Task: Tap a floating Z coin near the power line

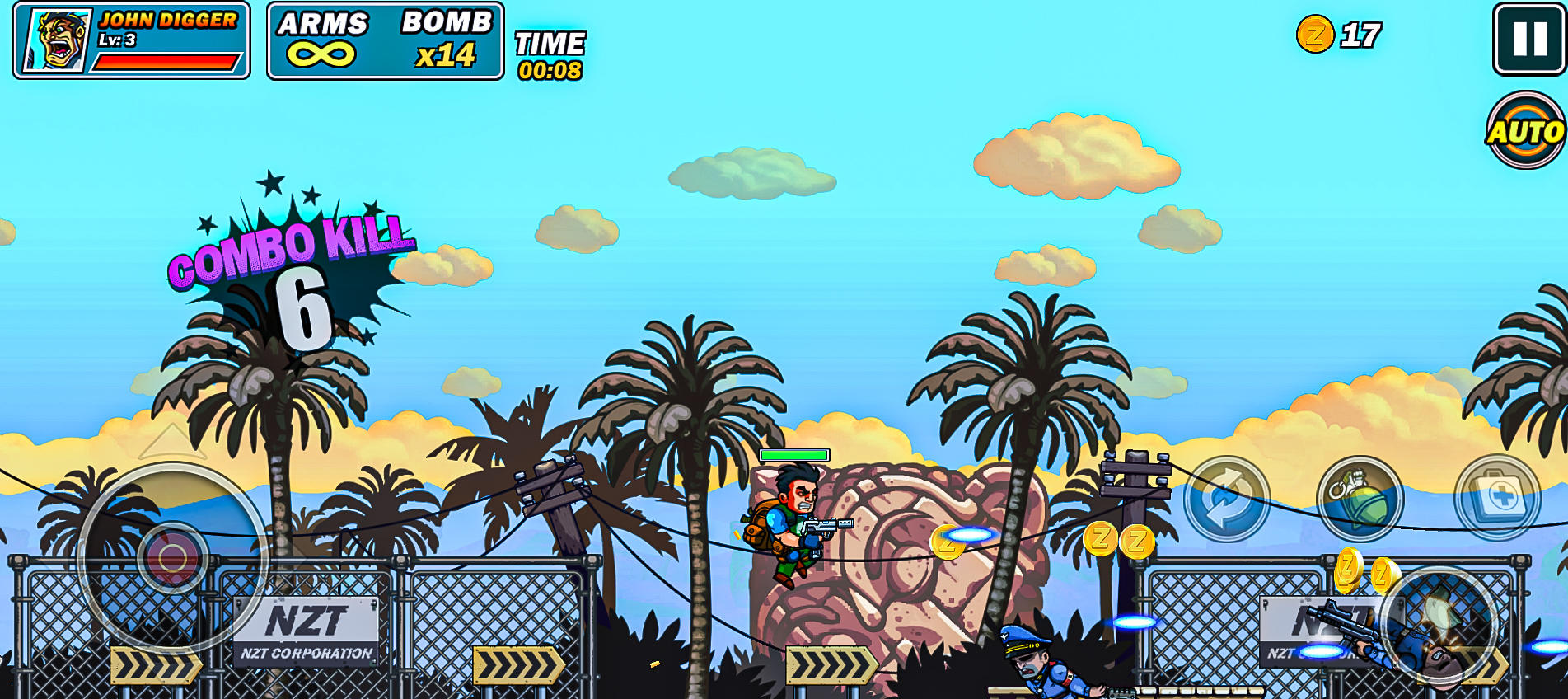Action: [1099, 540]
